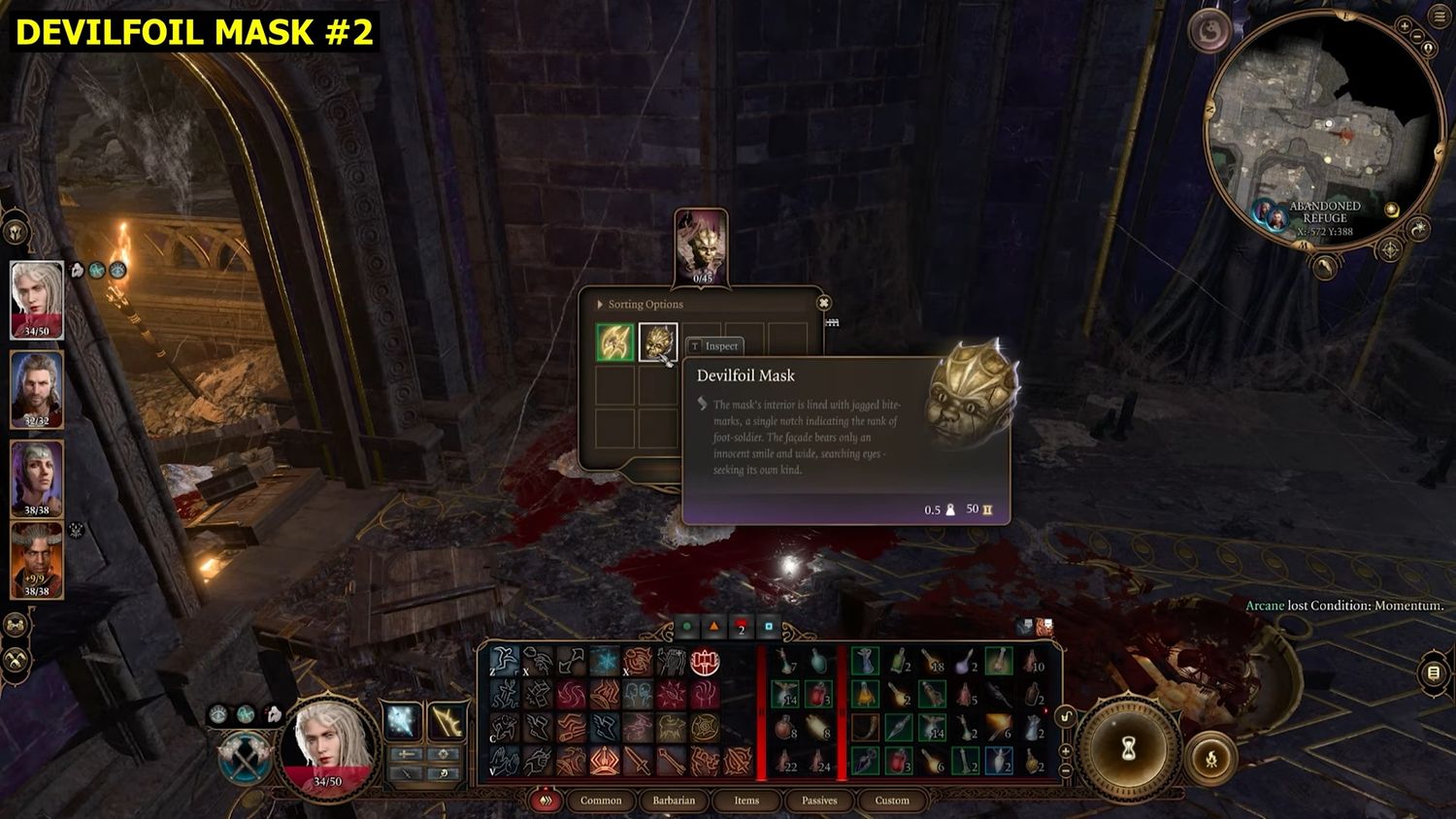Viewport: 1456px width, 819px height.
Task: Close the loot container window
Action: tap(824, 303)
